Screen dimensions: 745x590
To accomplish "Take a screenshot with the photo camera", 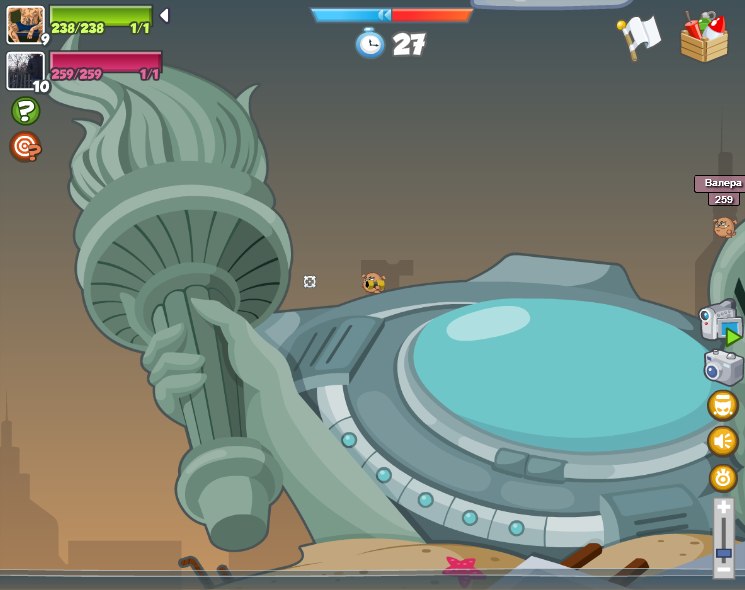I will [x=723, y=367].
